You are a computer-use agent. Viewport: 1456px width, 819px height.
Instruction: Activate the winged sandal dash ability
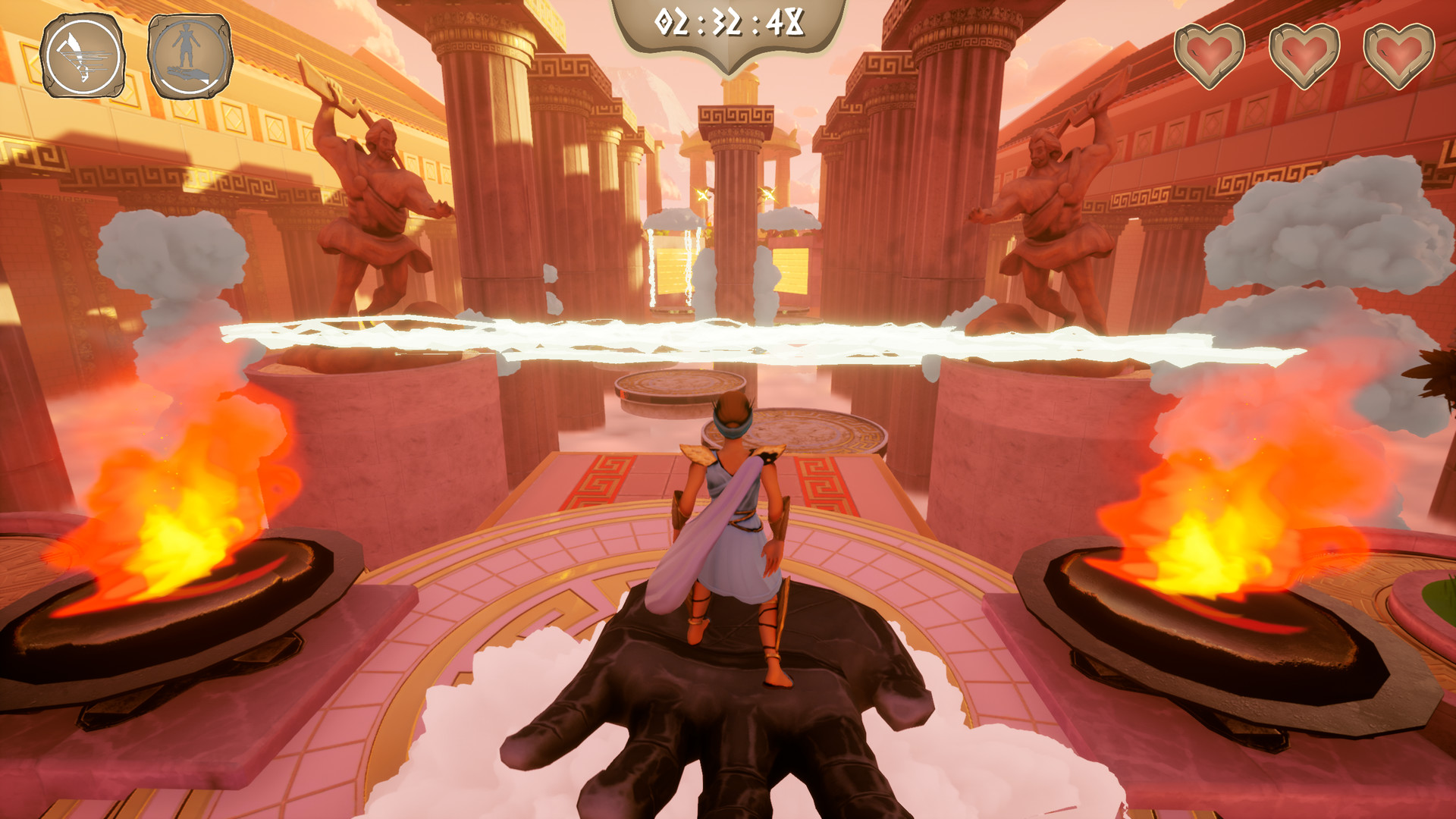click(x=83, y=57)
